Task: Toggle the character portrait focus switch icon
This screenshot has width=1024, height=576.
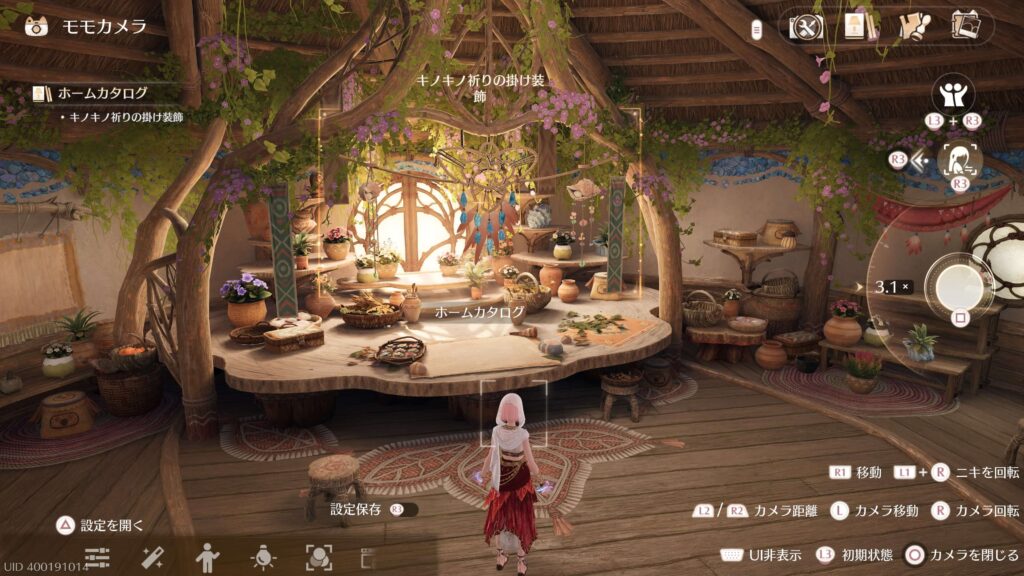Action: point(960,160)
